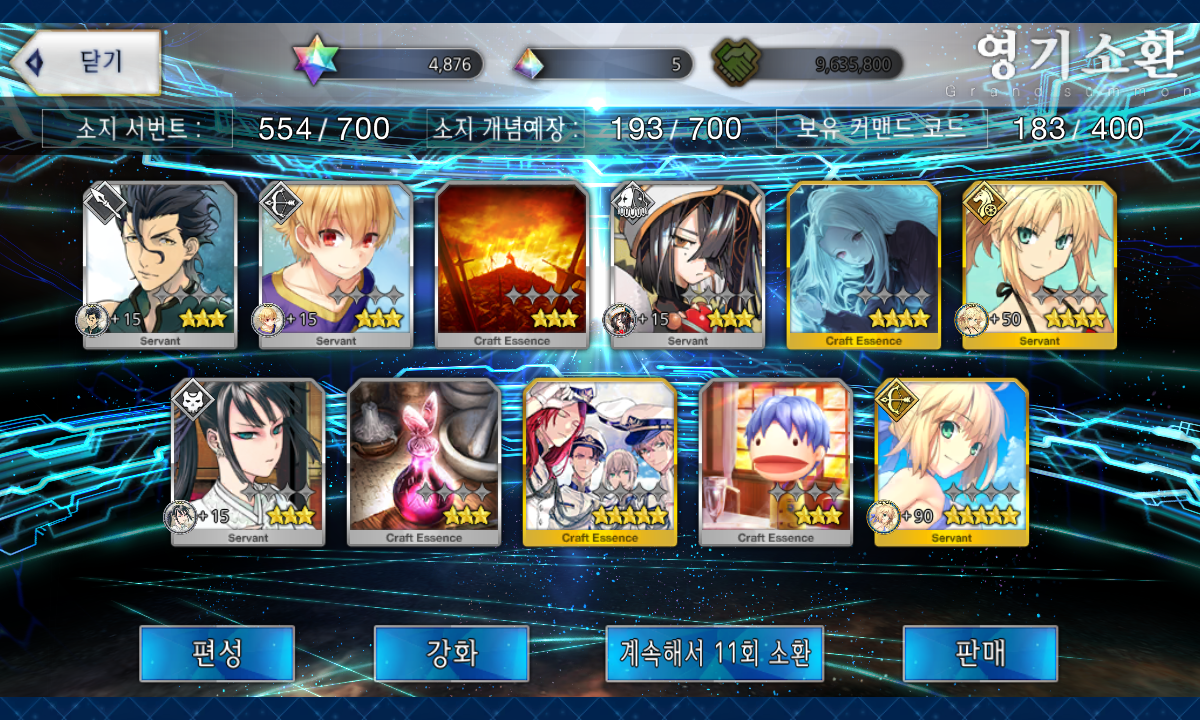The image size is (1200, 720).
Task: Tap the 강화 enhancement button
Action: click(x=451, y=653)
